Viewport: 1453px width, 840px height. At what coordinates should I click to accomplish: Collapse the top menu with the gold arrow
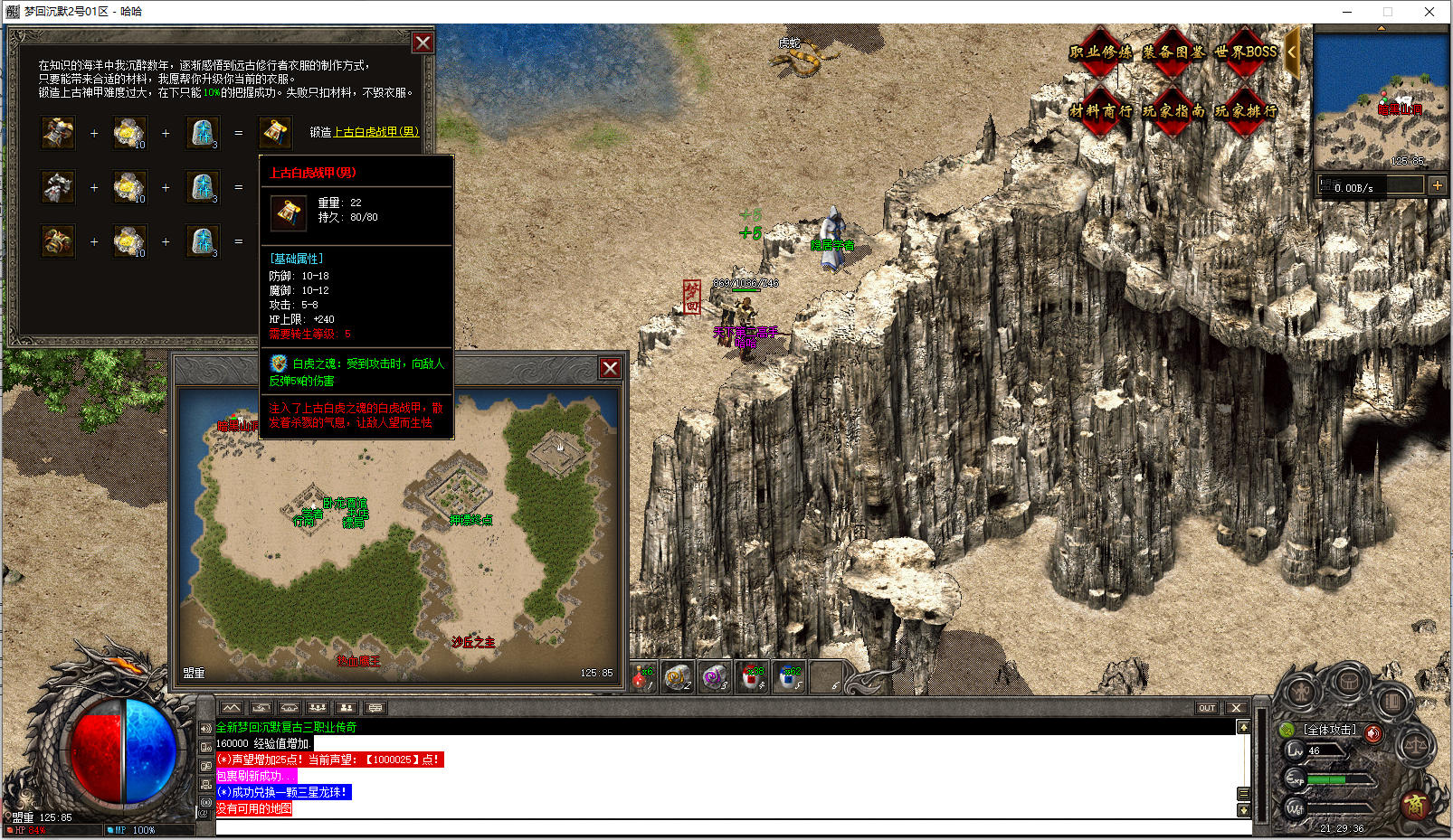click(1292, 52)
